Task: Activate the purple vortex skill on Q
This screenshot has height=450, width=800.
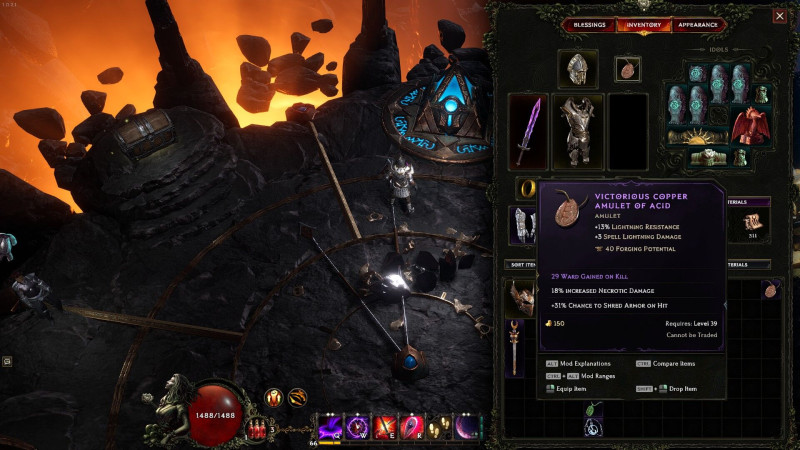Action: pos(331,427)
